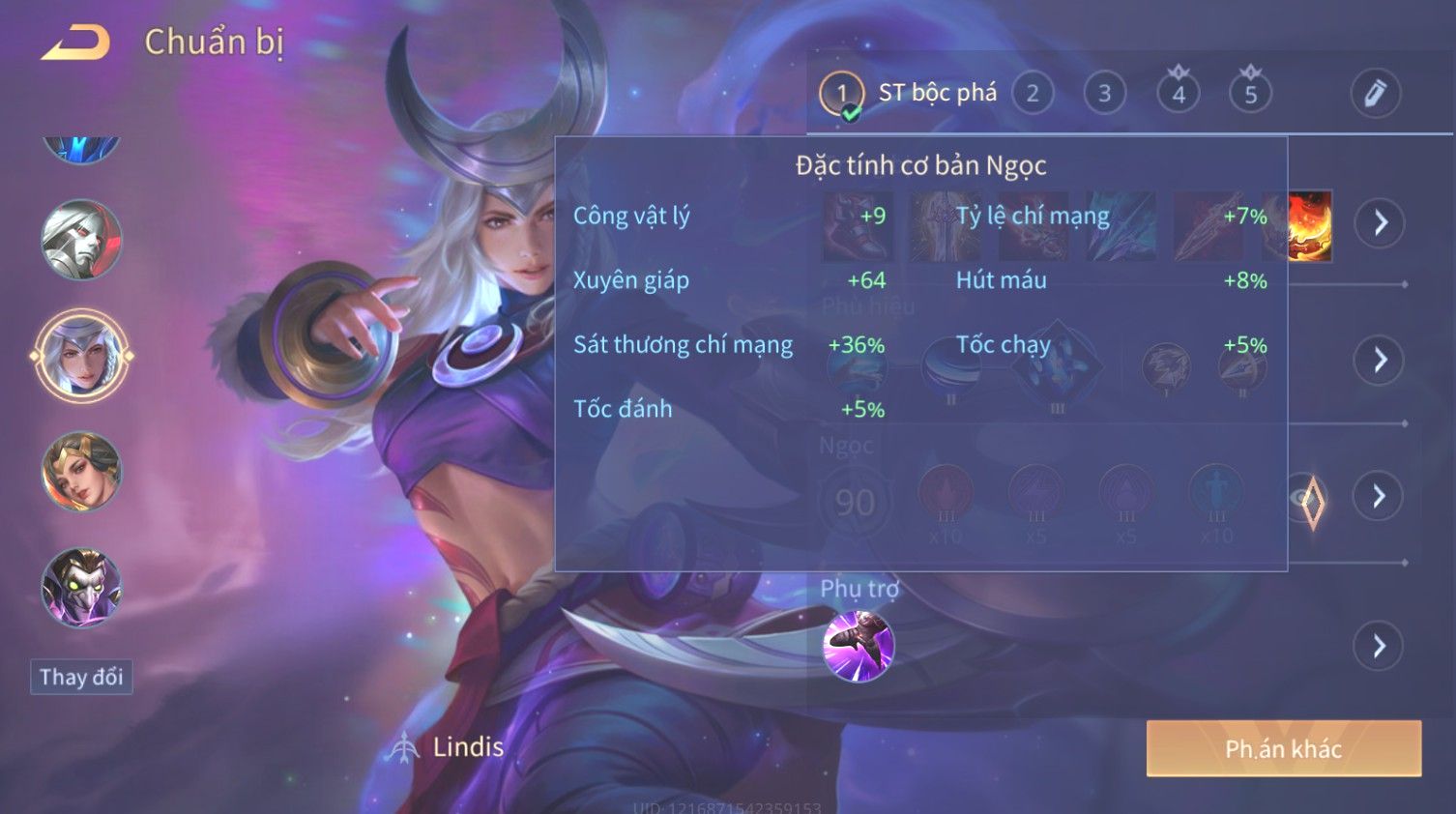Switch to preset slot 2
Viewport: 1456px width, 814px height.
[1033, 94]
